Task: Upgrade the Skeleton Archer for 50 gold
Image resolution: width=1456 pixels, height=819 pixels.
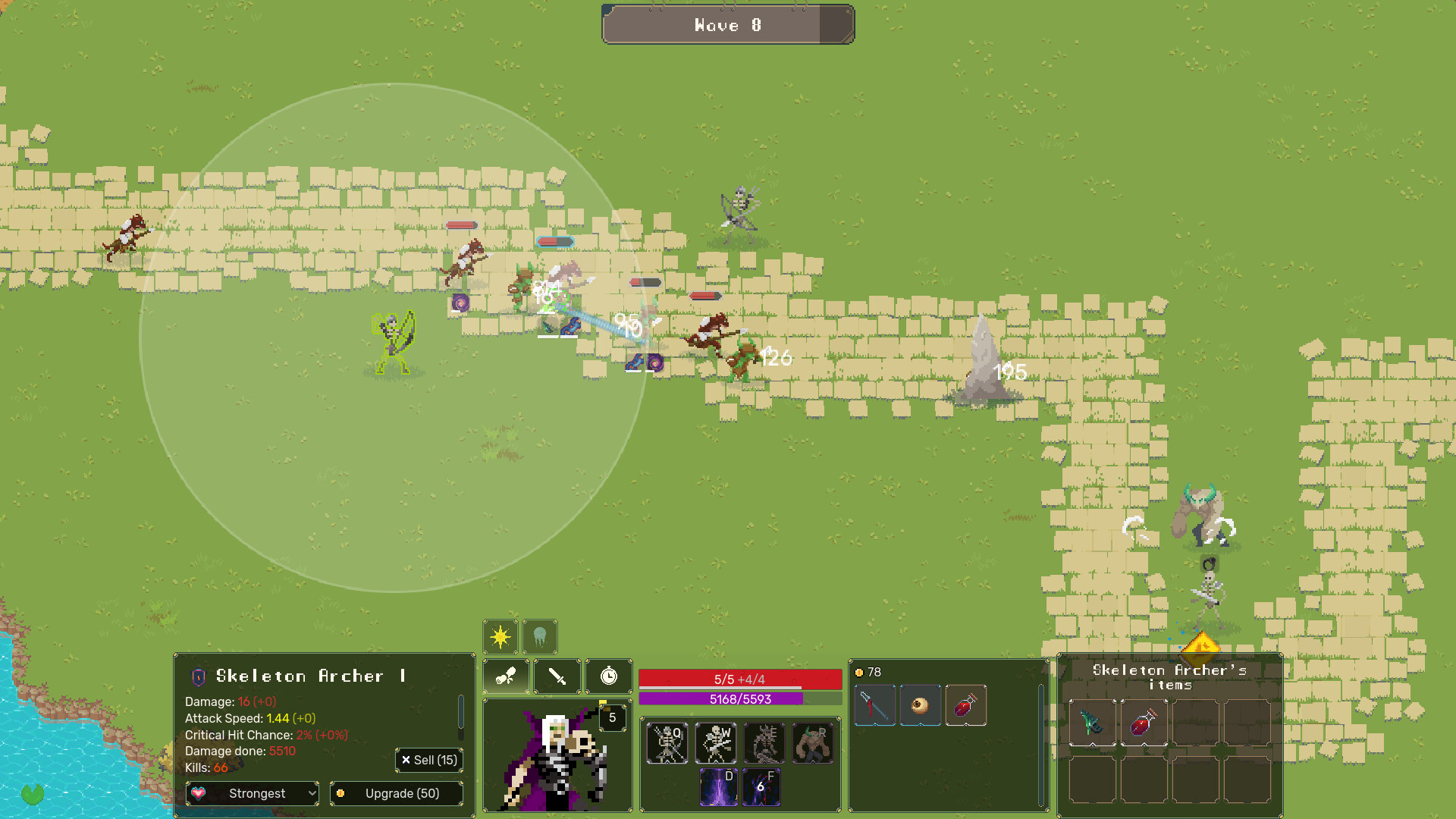Action: pyautogui.click(x=397, y=793)
